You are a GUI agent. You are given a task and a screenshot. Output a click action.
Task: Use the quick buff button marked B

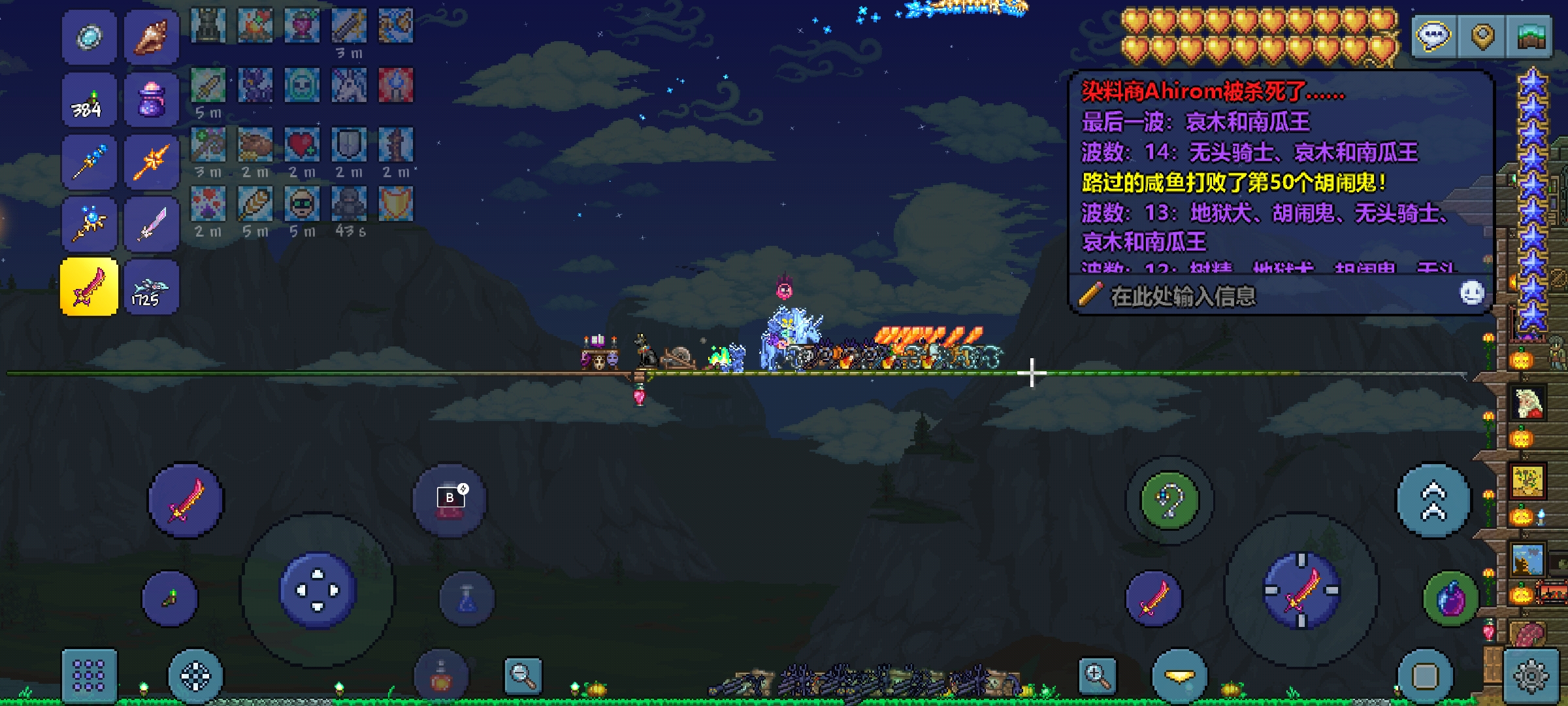[x=449, y=501]
